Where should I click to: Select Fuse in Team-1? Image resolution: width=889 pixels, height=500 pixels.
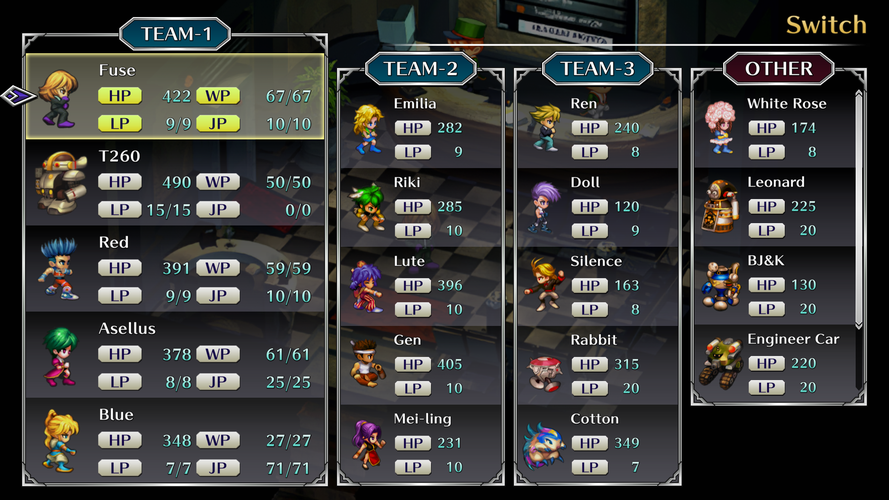175,96
